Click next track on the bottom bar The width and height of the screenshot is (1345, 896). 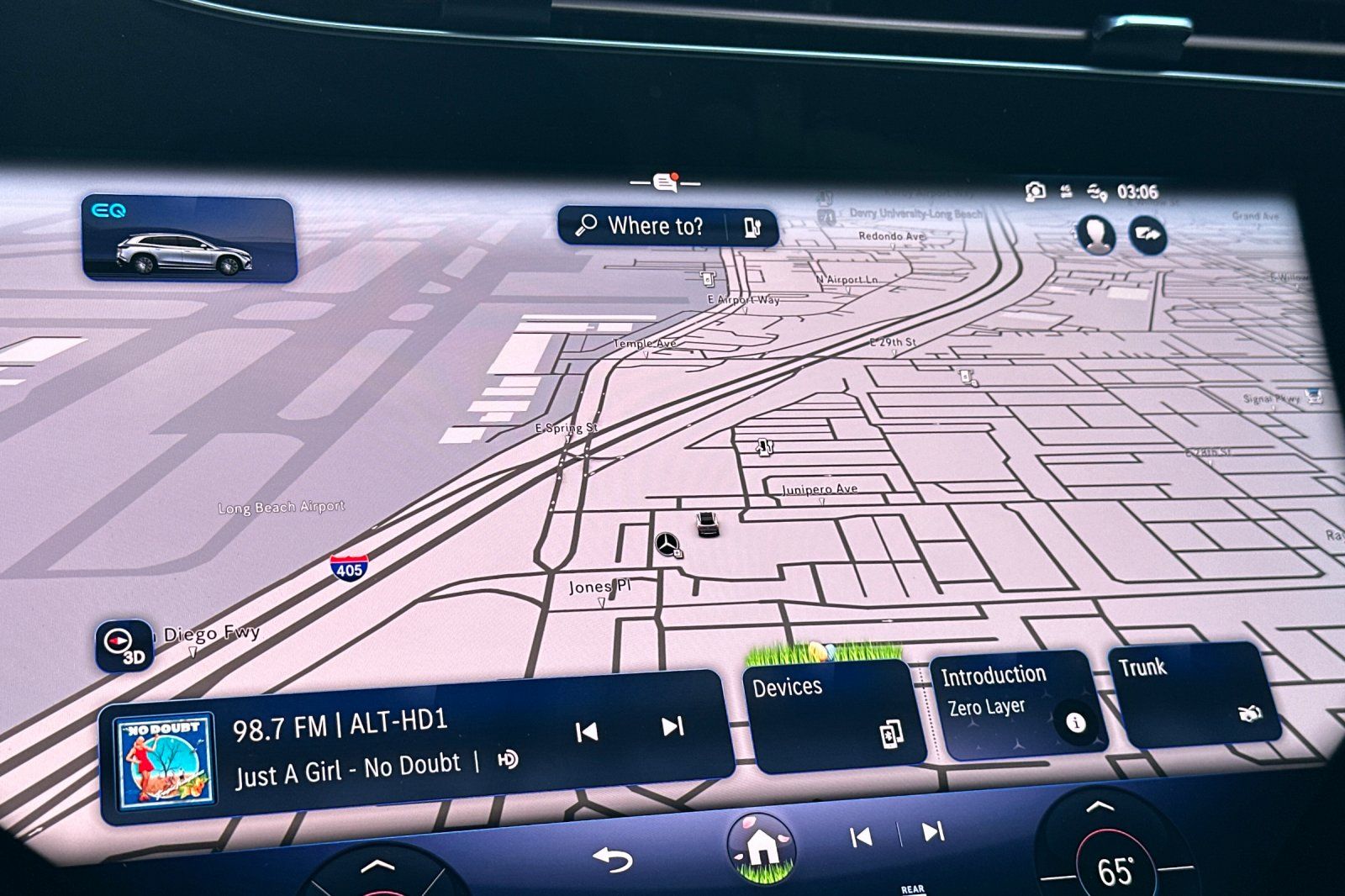click(933, 832)
